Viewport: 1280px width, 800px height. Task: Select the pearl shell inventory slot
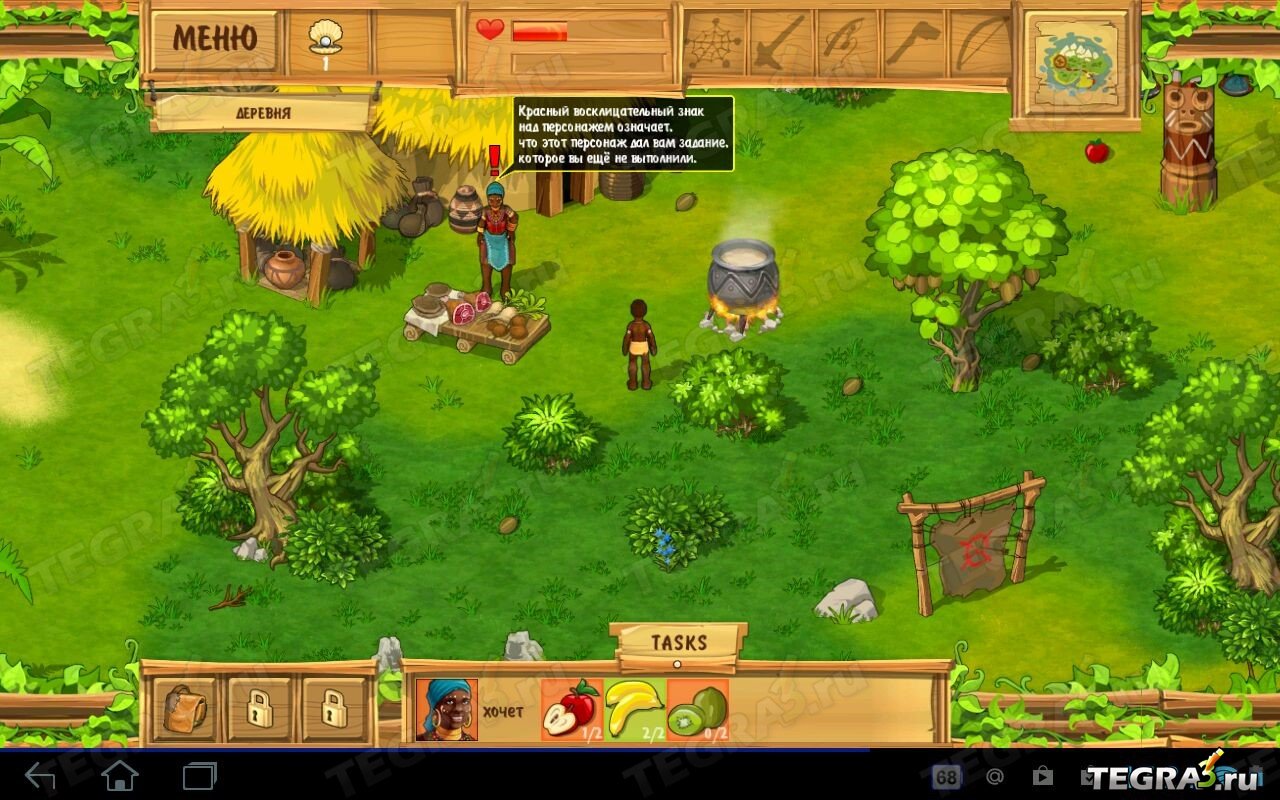pos(326,42)
